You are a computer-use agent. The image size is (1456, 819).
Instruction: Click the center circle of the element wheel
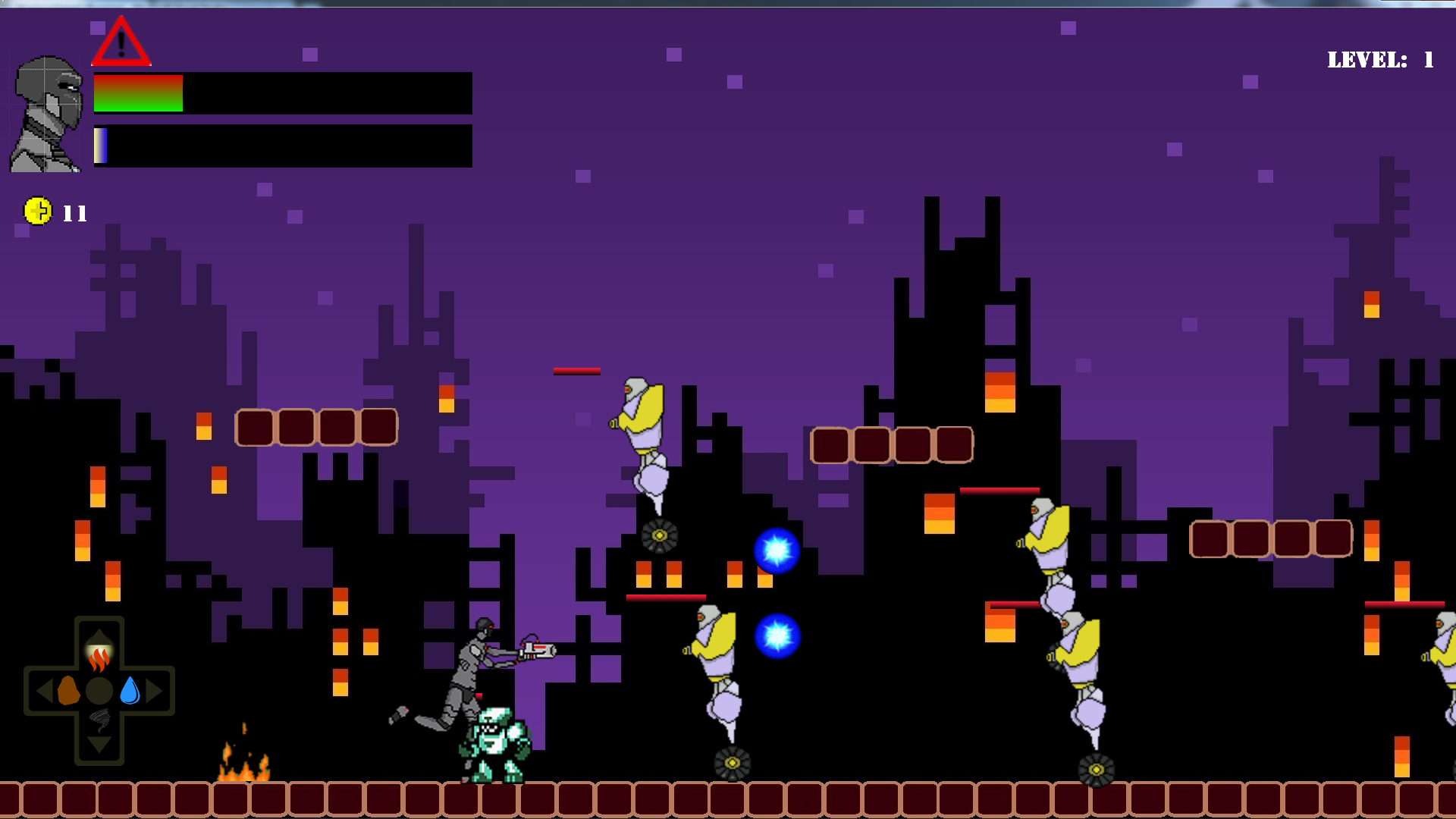tap(99, 691)
